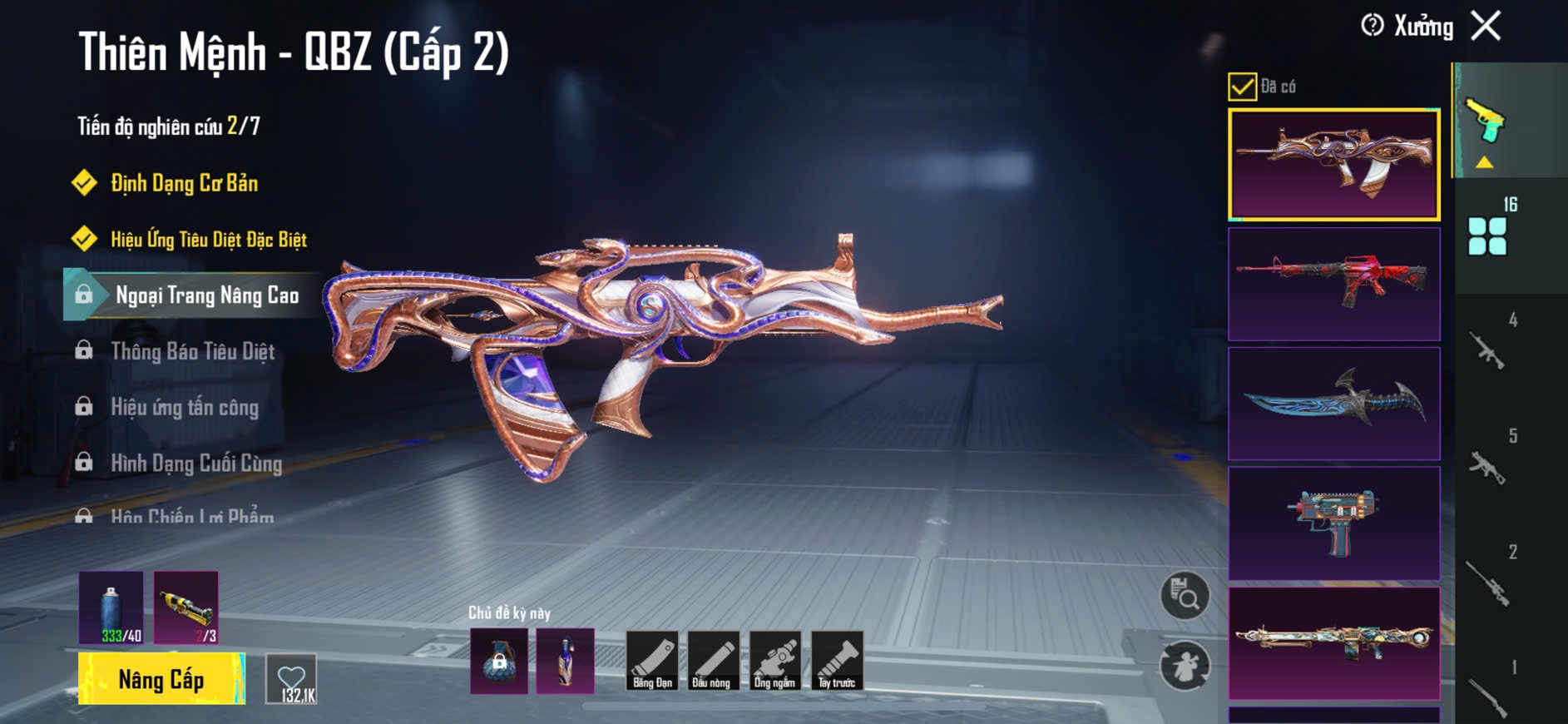1568x724 pixels.
Task: Select the Tay trước foregrip slot
Action: point(837,661)
